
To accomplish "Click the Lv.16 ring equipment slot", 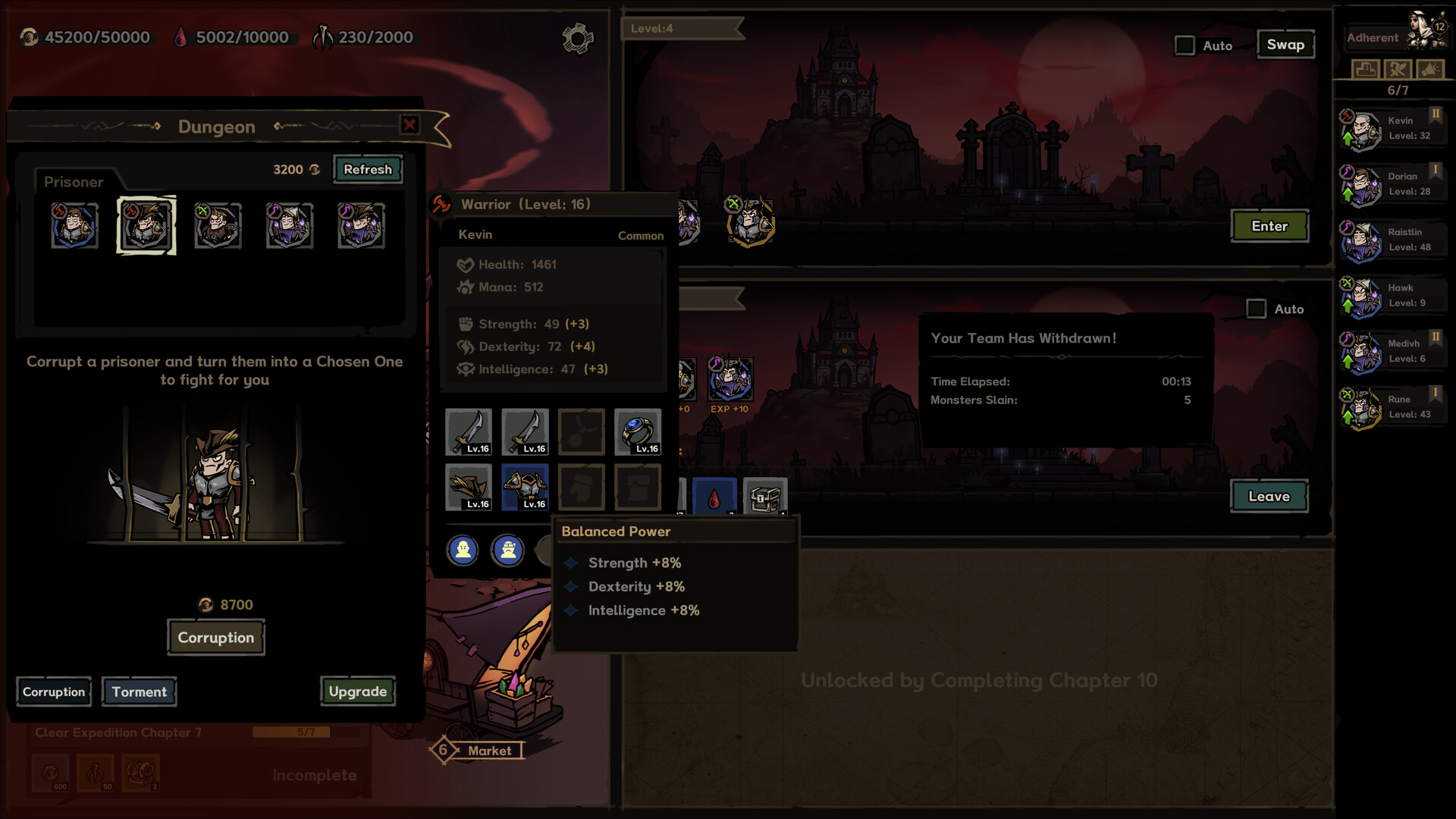I will click(x=638, y=432).
